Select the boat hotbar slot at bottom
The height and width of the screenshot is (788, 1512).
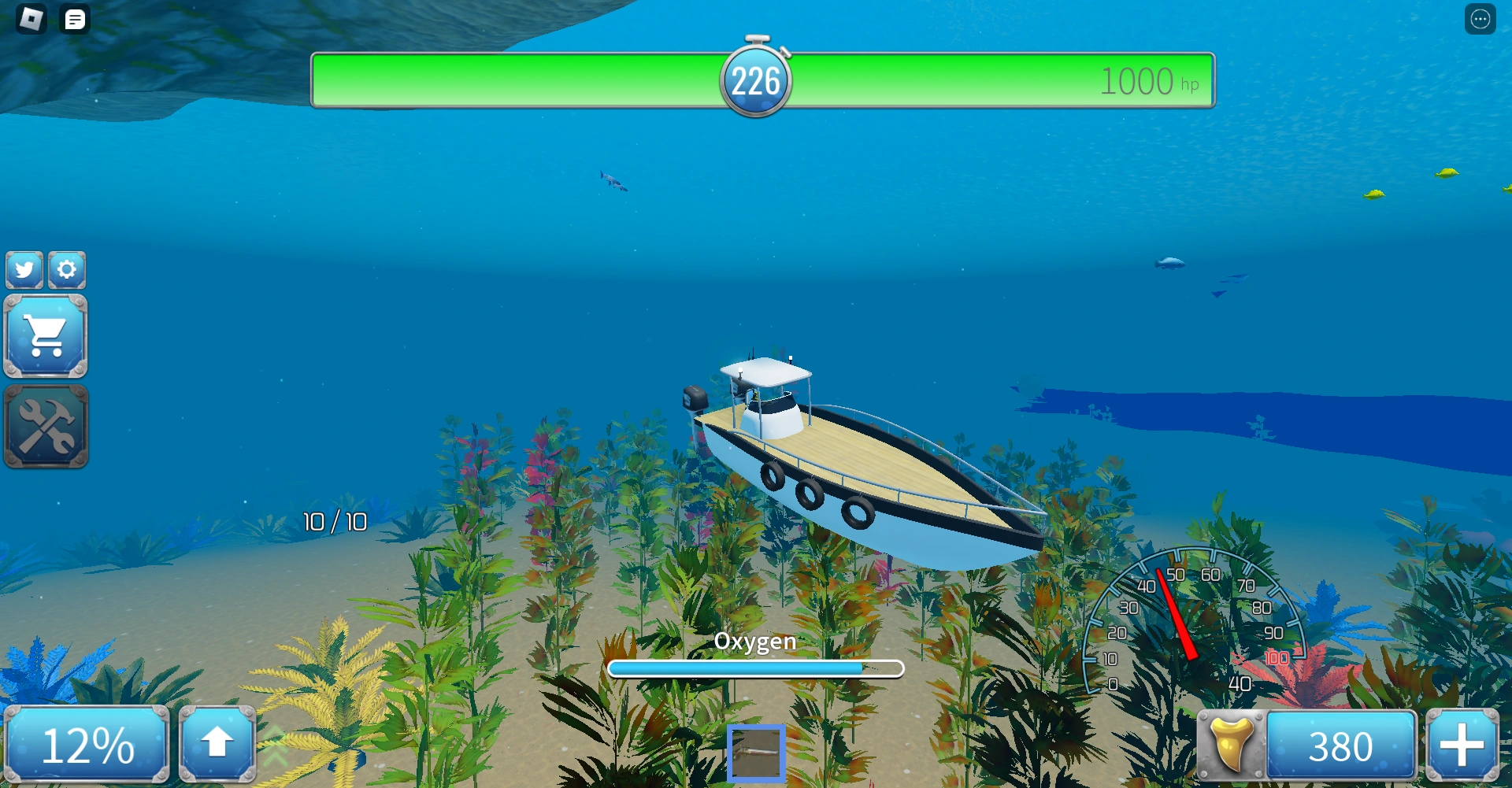click(x=757, y=753)
